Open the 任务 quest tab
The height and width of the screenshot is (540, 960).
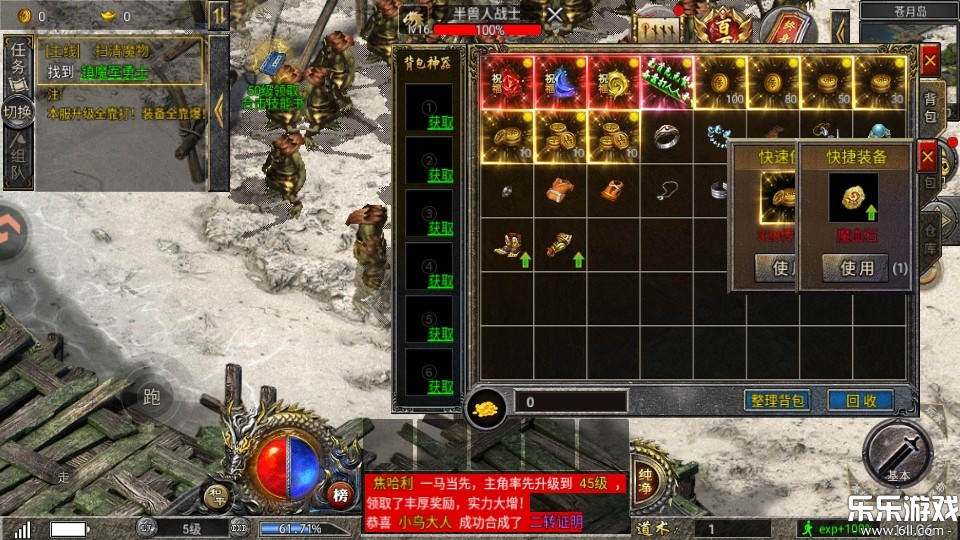coord(18,64)
